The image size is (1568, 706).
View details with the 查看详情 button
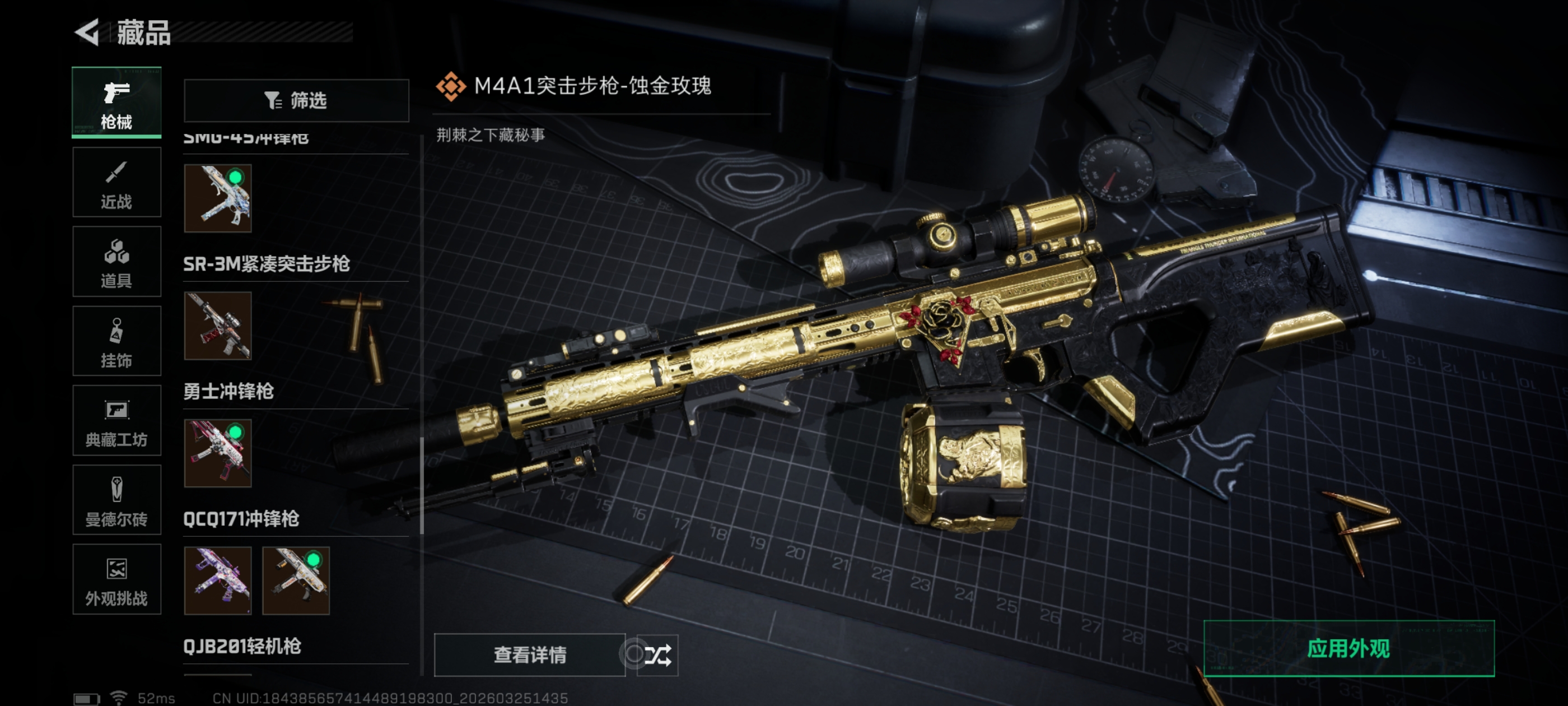(529, 655)
